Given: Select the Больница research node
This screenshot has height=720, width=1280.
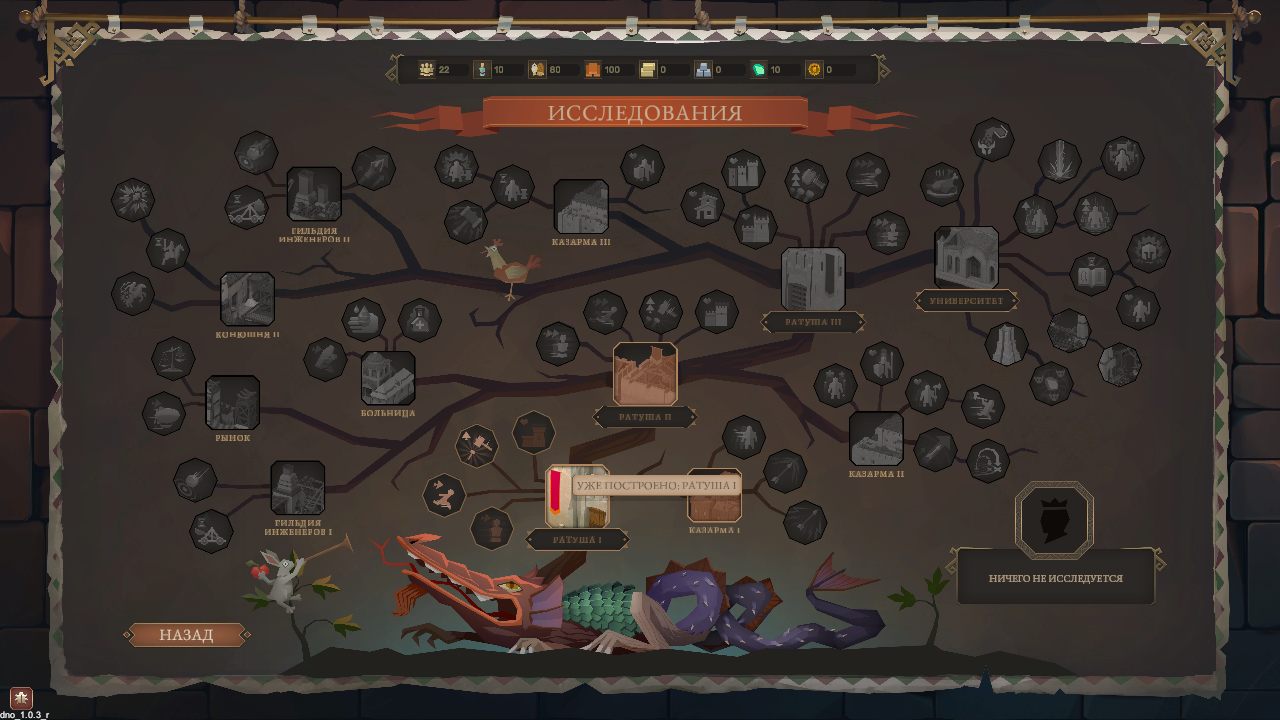Looking at the screenshot, I should click(x=388, y=378).
